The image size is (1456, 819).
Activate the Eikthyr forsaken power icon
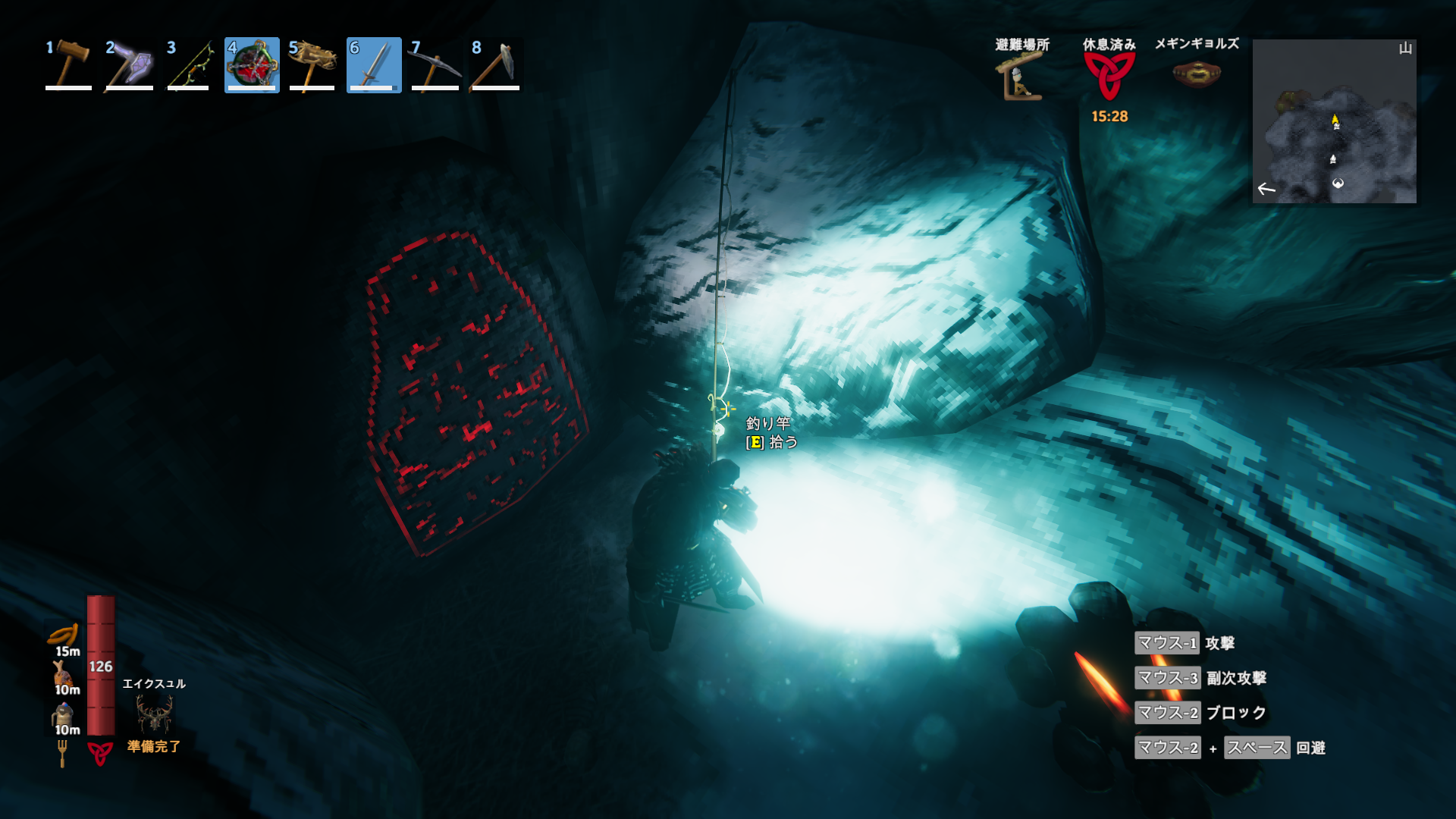click(154, 713)
